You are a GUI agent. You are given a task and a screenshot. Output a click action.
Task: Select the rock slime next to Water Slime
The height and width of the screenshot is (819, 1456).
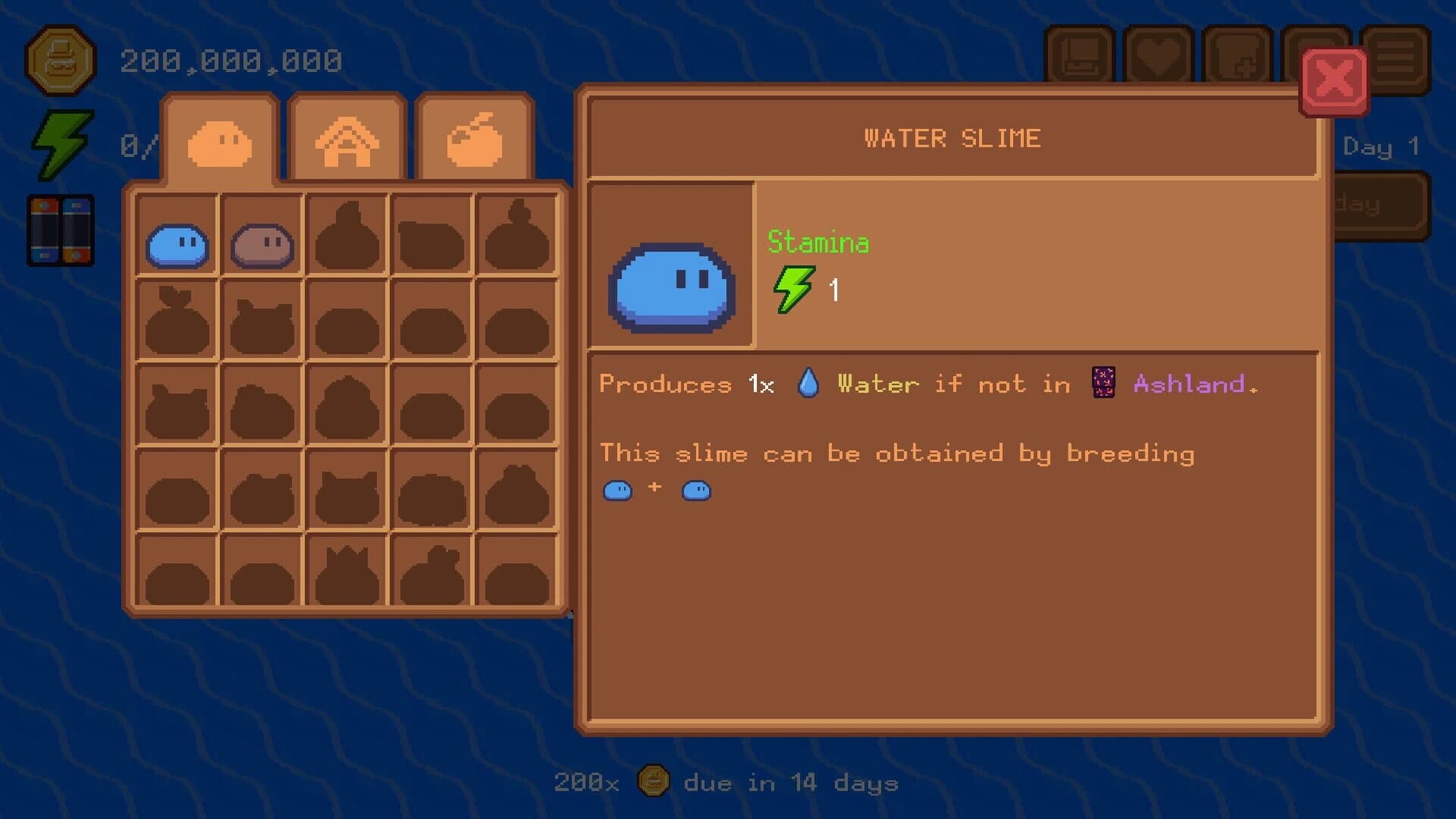point(262,243)
